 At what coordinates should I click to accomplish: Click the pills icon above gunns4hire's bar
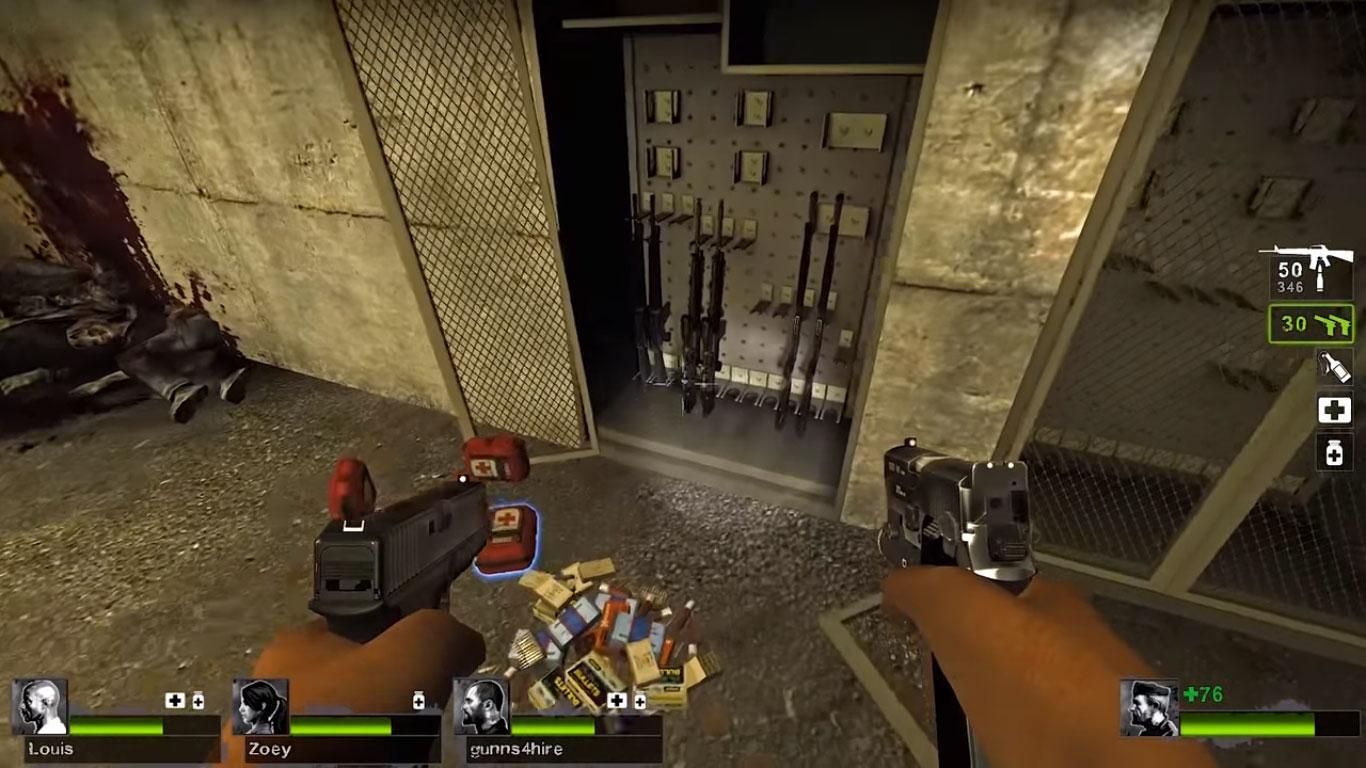[x=640, y=700]
